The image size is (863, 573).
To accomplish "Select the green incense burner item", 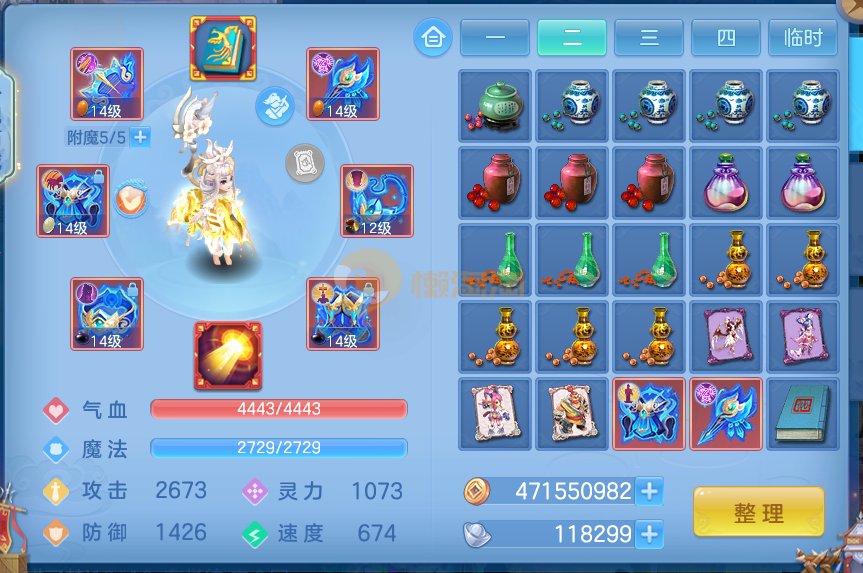I will click(495, 105).
